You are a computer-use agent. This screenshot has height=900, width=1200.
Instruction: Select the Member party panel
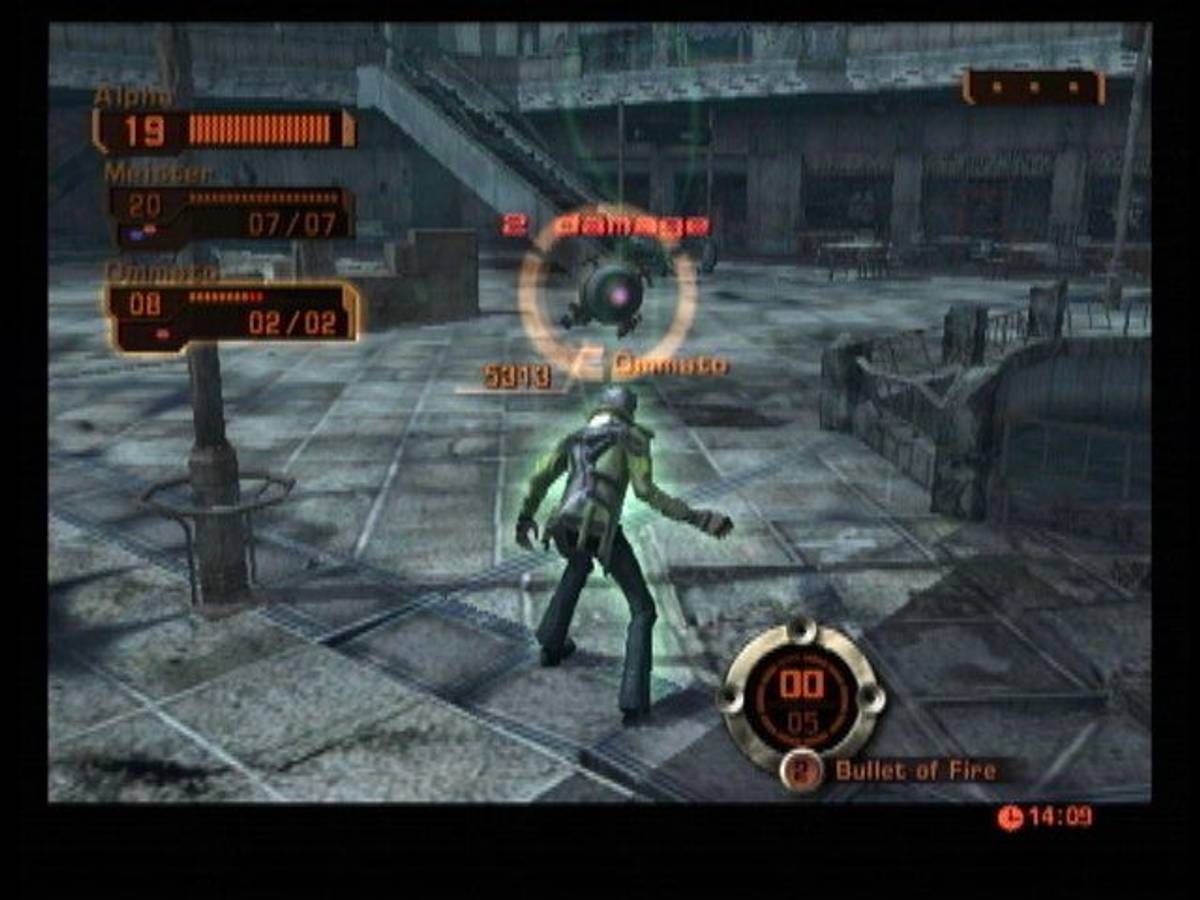pos(231,214)
